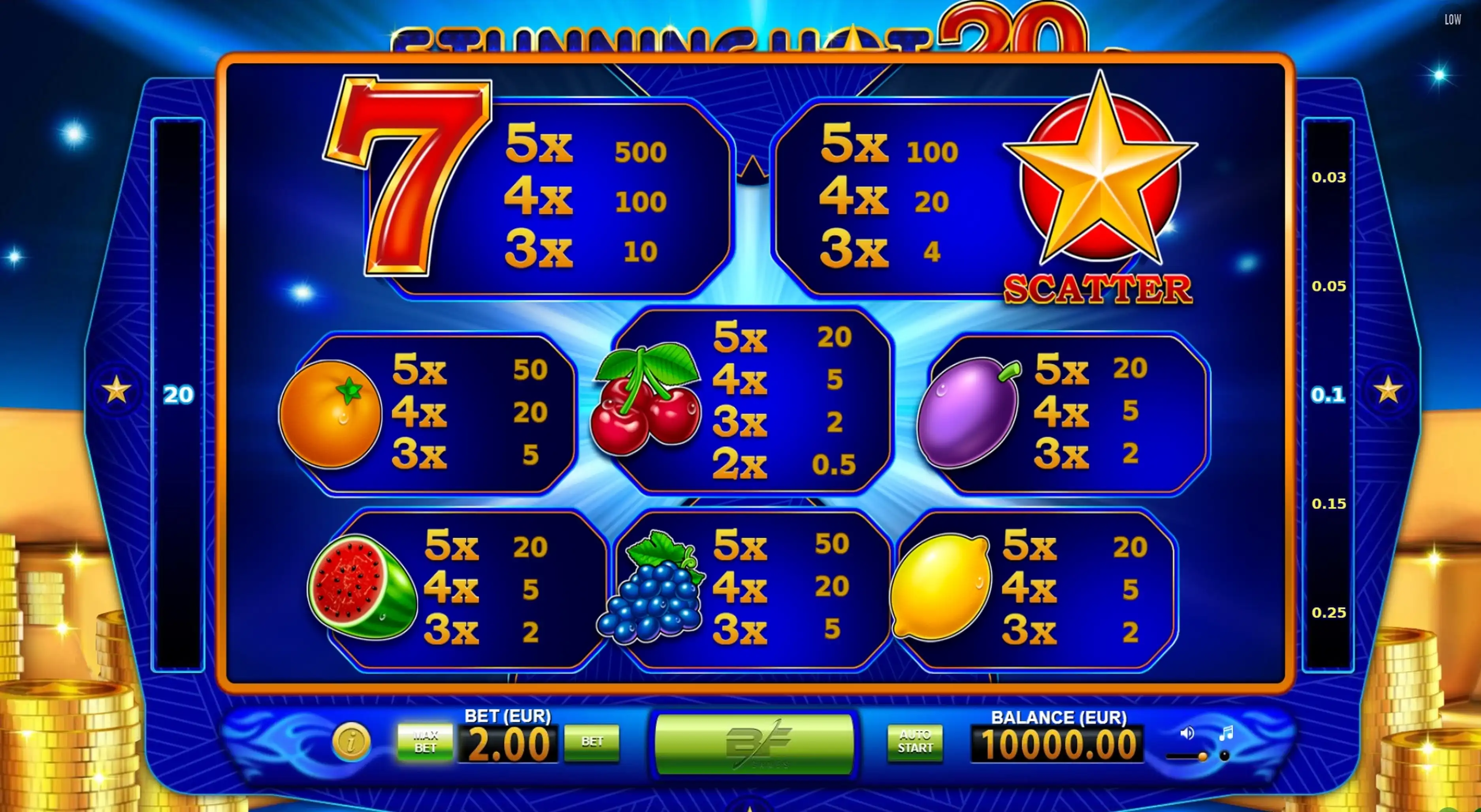Activate AUTO START
The height and width of the screenshot is (812, 1481).
pyautogui.click(x=915, y=742)
